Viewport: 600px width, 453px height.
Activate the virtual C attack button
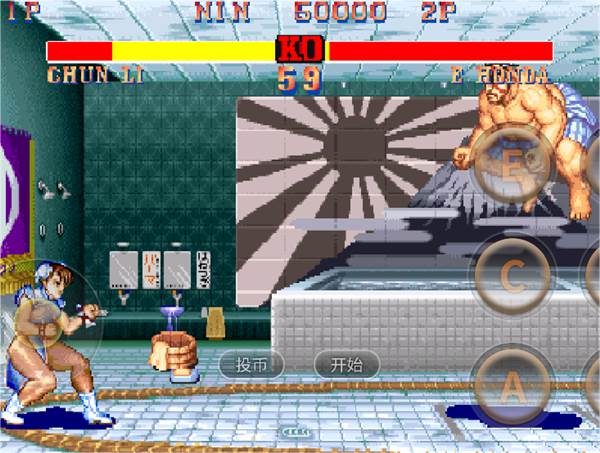pos(511,277)
